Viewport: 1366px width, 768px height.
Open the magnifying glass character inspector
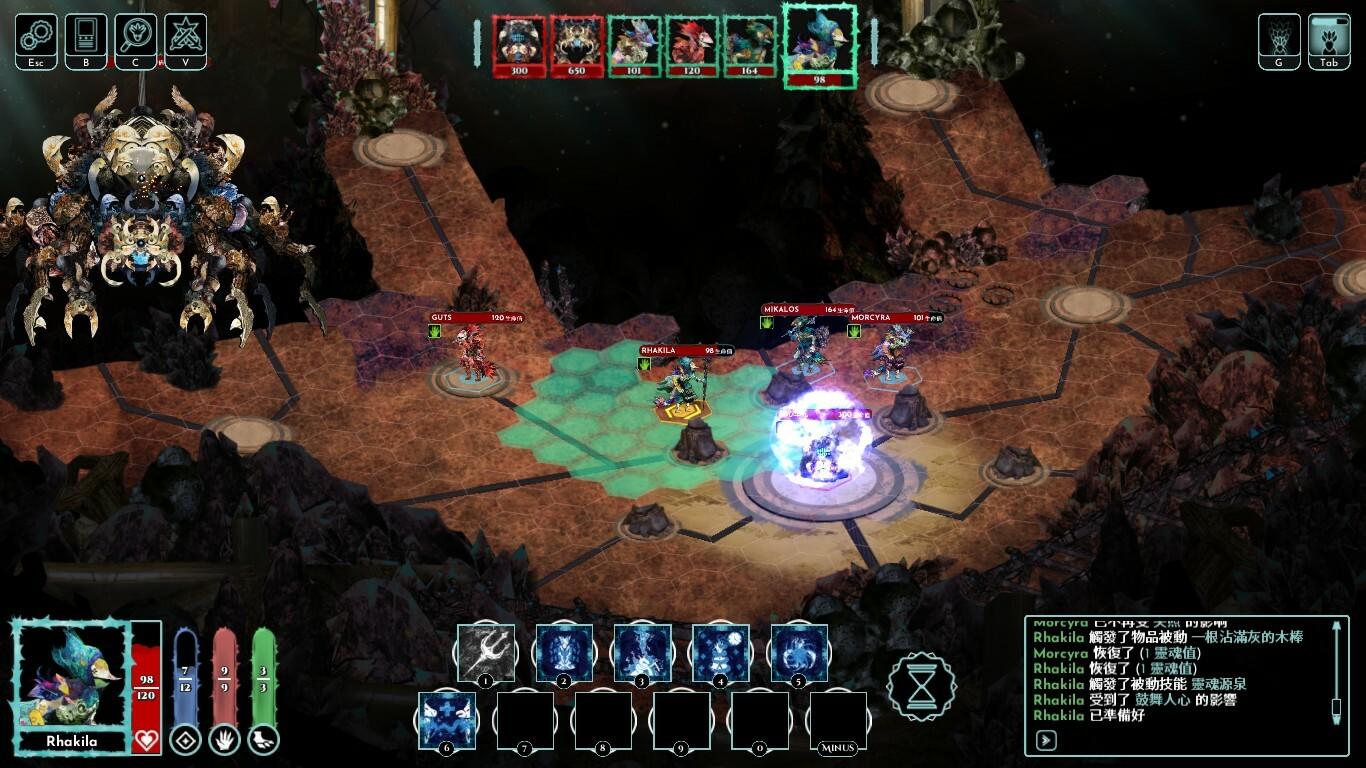tap(135, 36)
